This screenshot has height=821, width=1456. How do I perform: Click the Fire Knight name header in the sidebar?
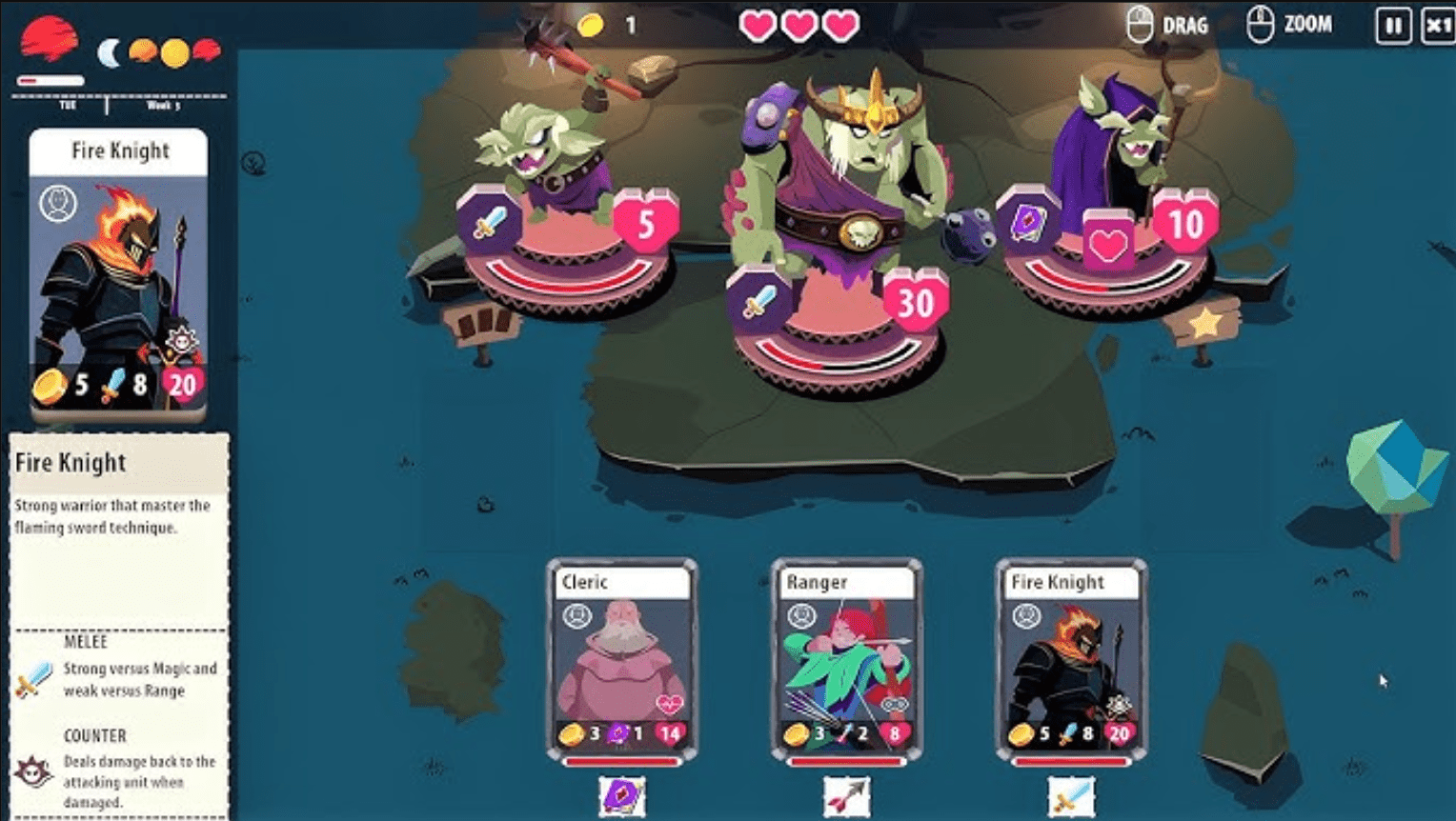pos(121,150)
